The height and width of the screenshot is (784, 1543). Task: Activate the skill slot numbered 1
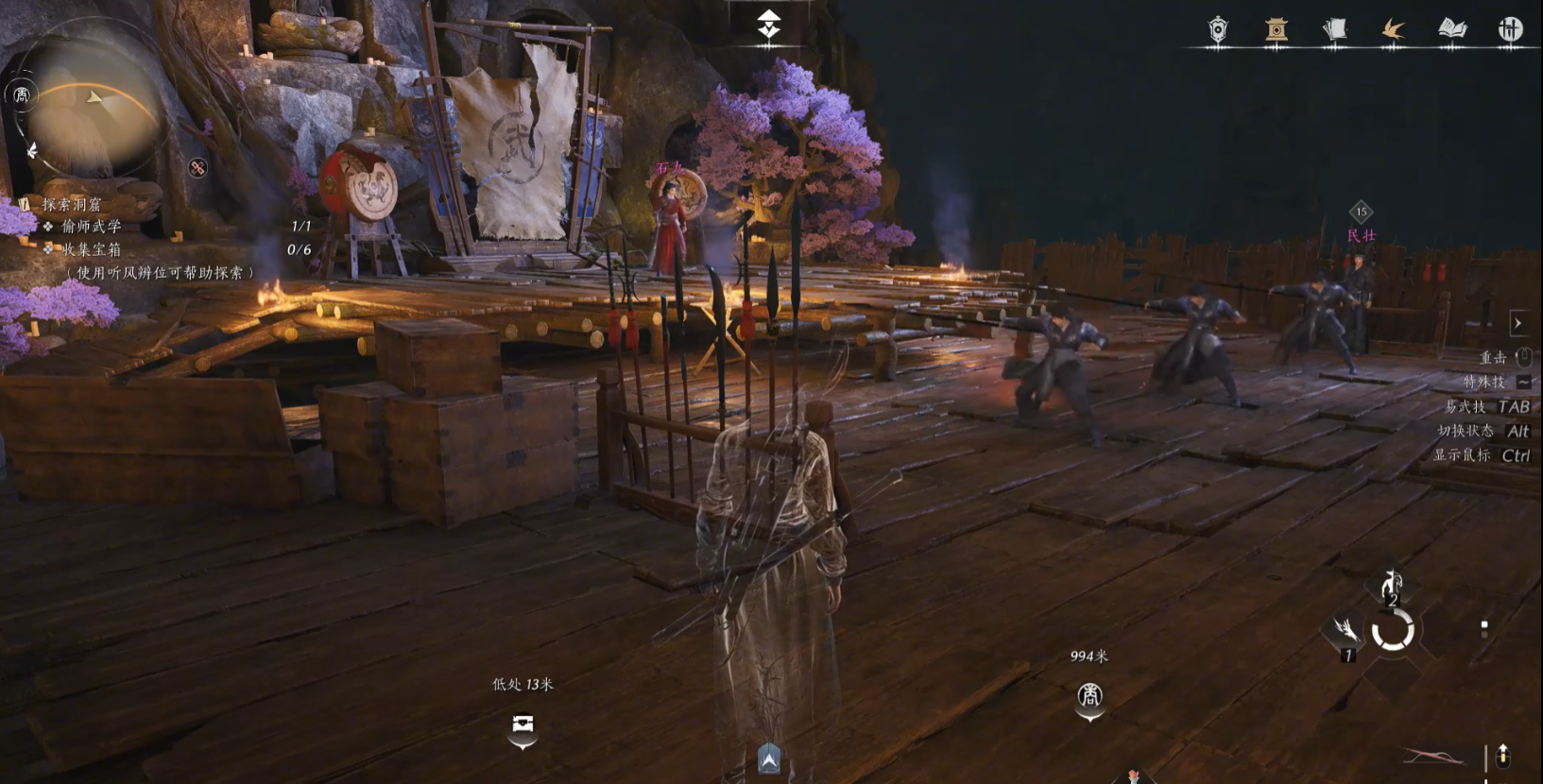[1345, 633]
